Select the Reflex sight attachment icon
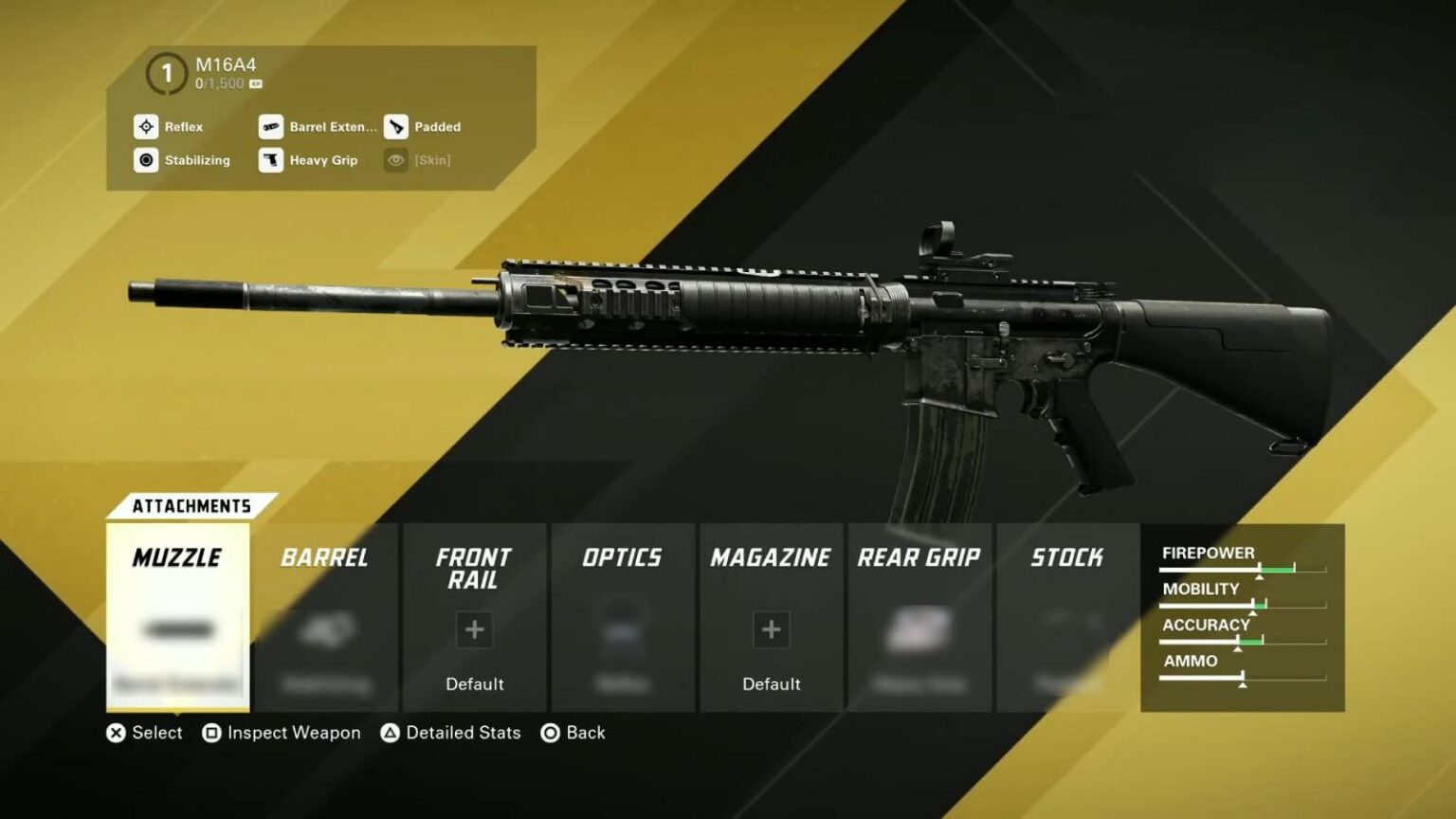 click(x=146, y=127)
